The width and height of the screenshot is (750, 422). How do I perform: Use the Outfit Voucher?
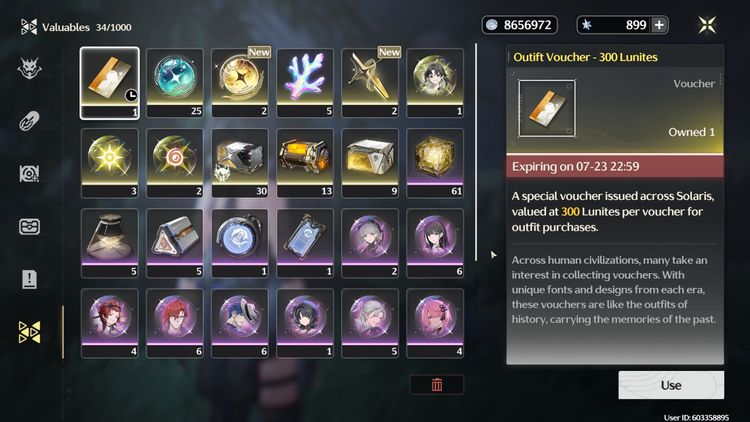tap(671, 385)
